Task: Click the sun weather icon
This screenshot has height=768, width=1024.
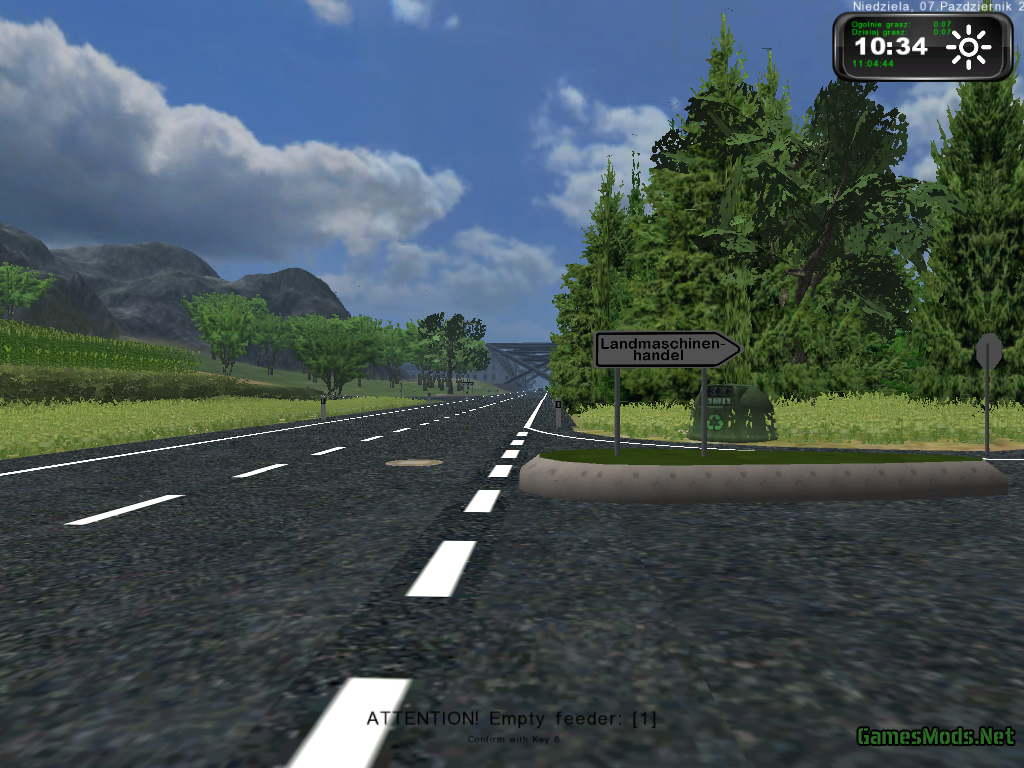Action: coord(968,47)
